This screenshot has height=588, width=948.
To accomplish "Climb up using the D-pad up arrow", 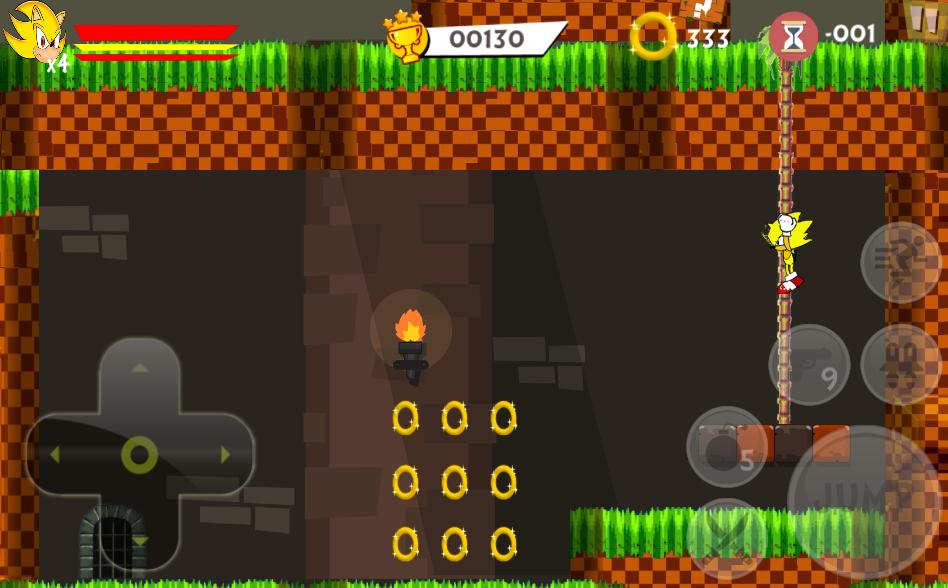I will pyautogui.click(x=140, y=368).
